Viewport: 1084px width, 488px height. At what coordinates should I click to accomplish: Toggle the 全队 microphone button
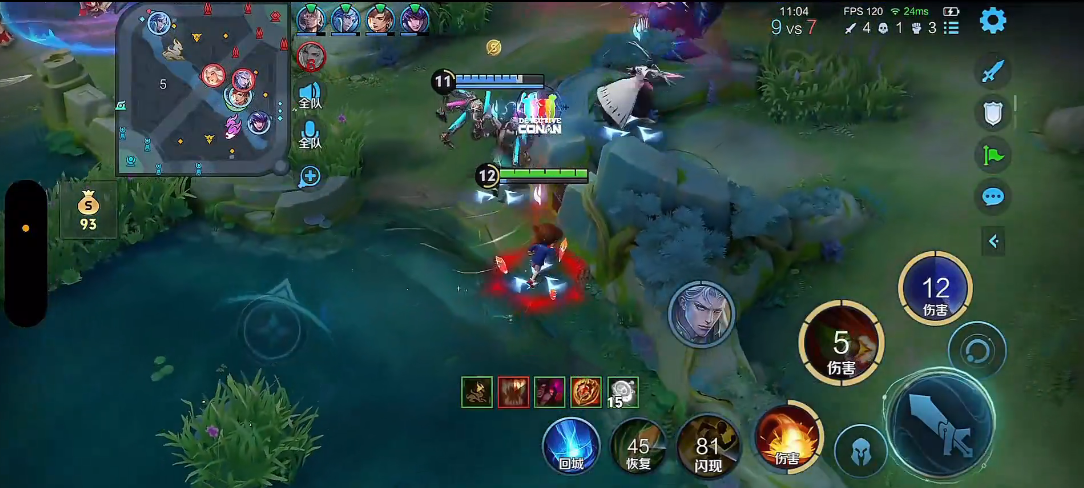(x=310, y=135)
